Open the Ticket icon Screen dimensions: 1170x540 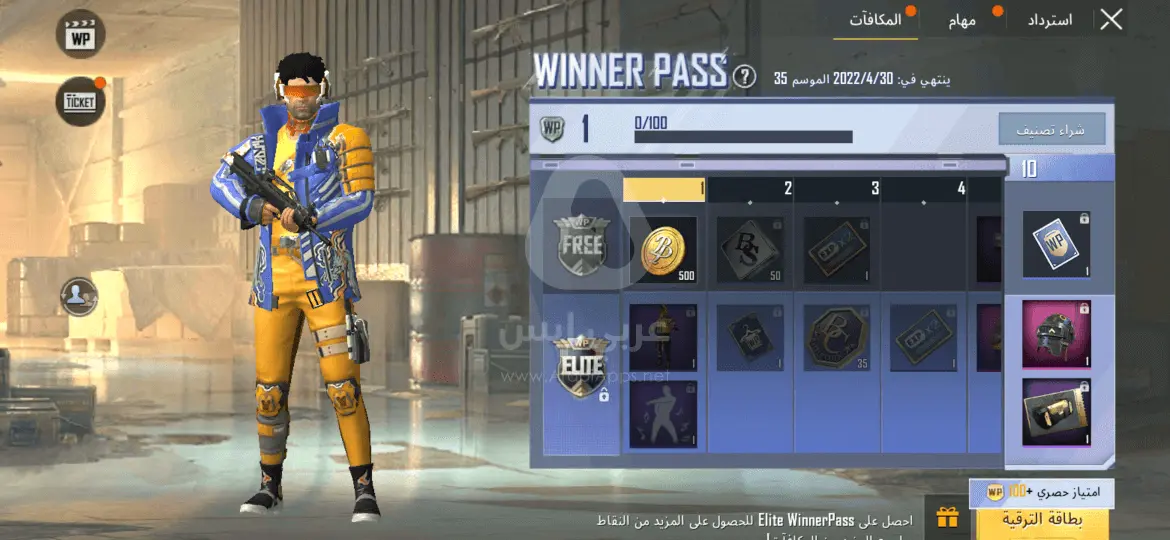point(80,101)
